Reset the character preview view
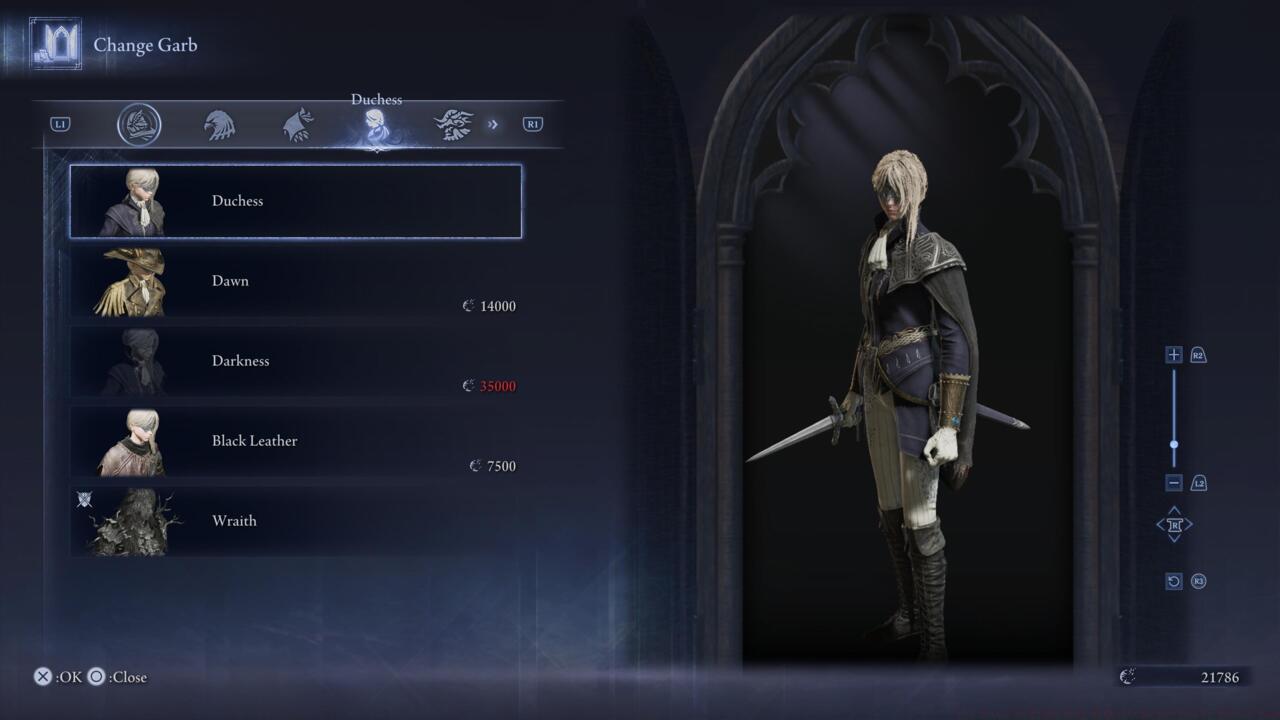This screenshot has width=1280, height=720. [x=1174, y=581]
